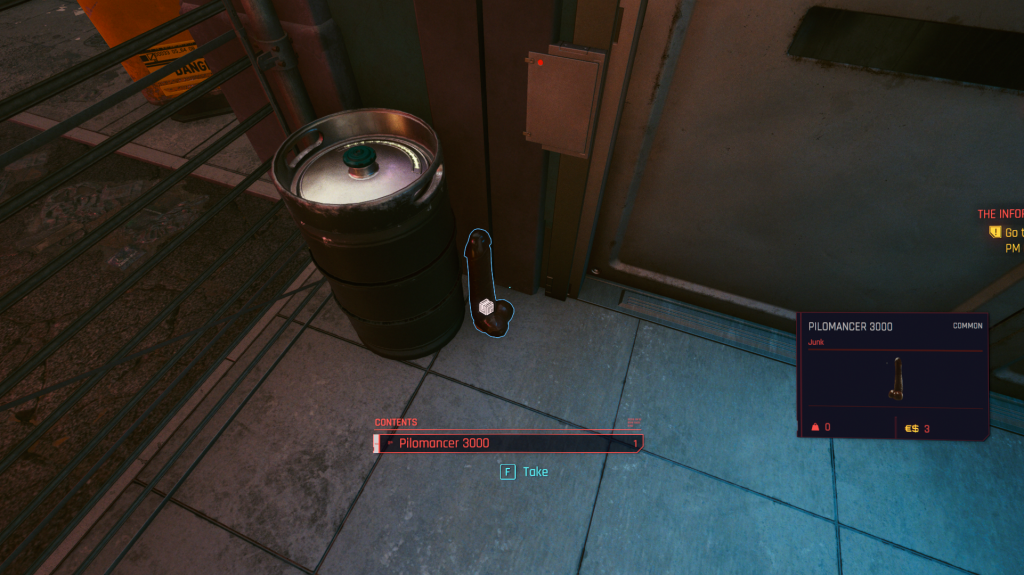Select the Pilomancer 3000 loot row
Image resolution: width=1024 pixels, height=575 pixels.
pos(507,443)
